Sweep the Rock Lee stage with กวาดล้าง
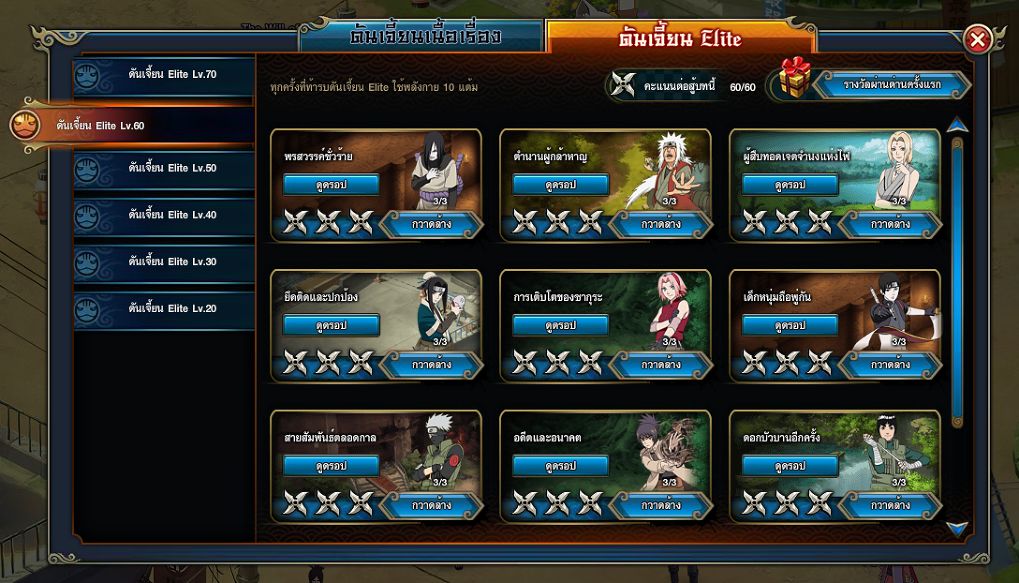The height and width of the screenshot is (583, 1019). tap(890, 505)
